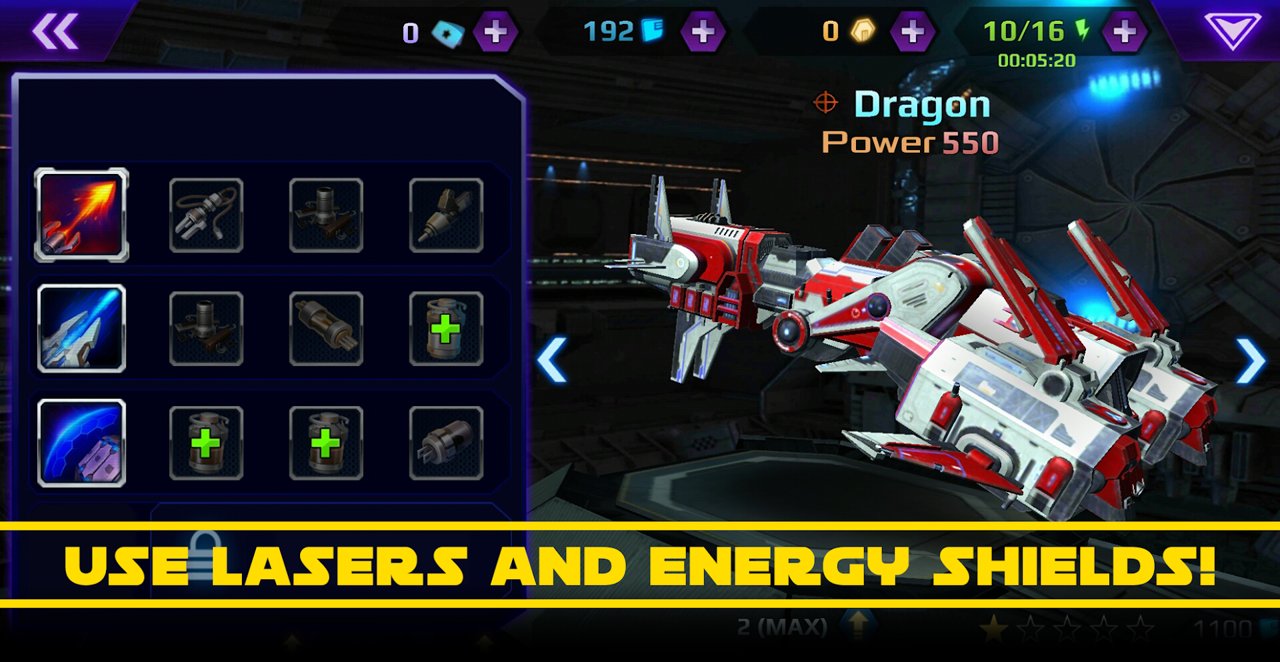This screenshot has width=1280, height=662.
Task: Buy more blue credits with plus
Action: pos(703,32)
